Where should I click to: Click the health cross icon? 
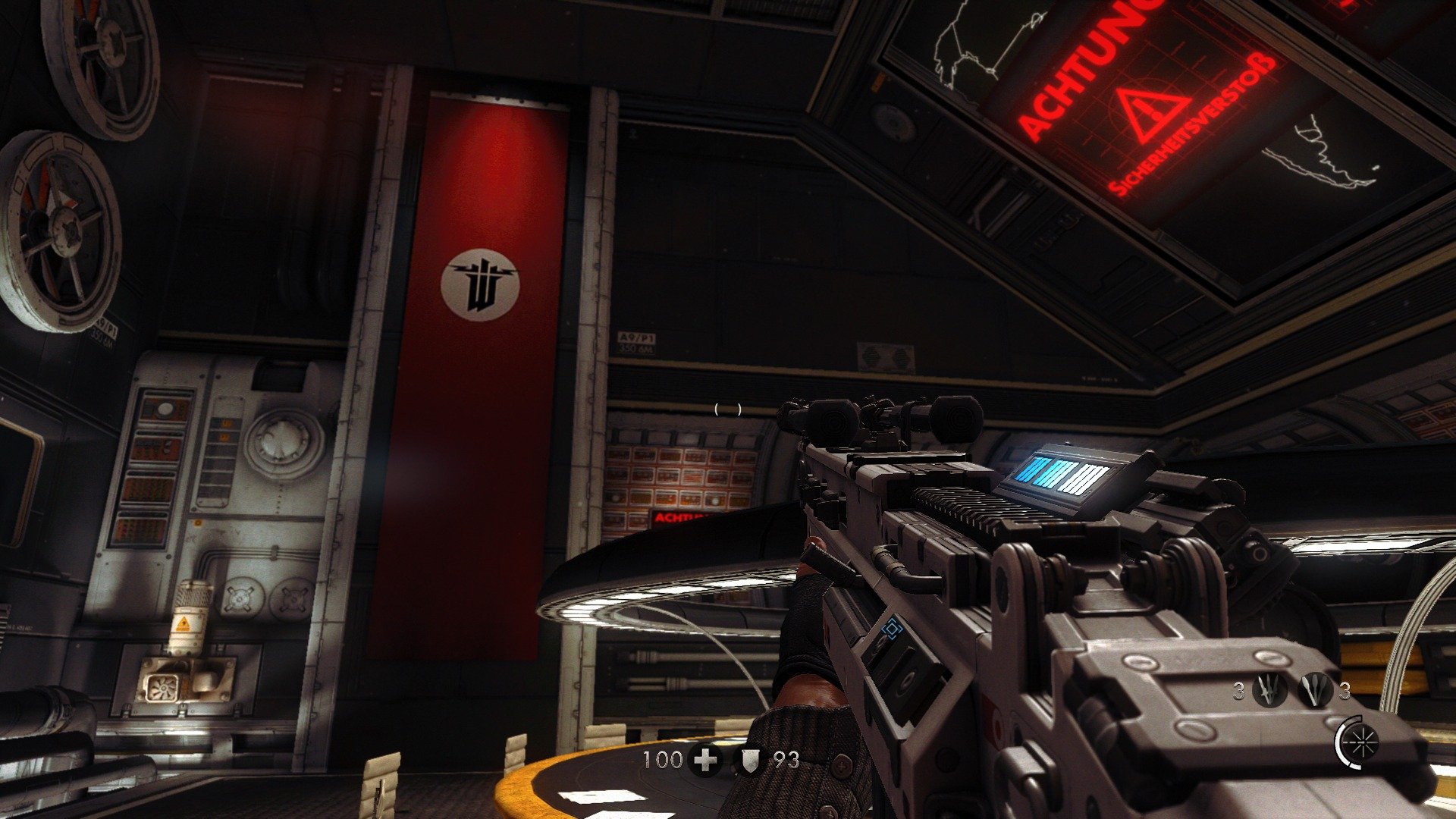[704, 758]
